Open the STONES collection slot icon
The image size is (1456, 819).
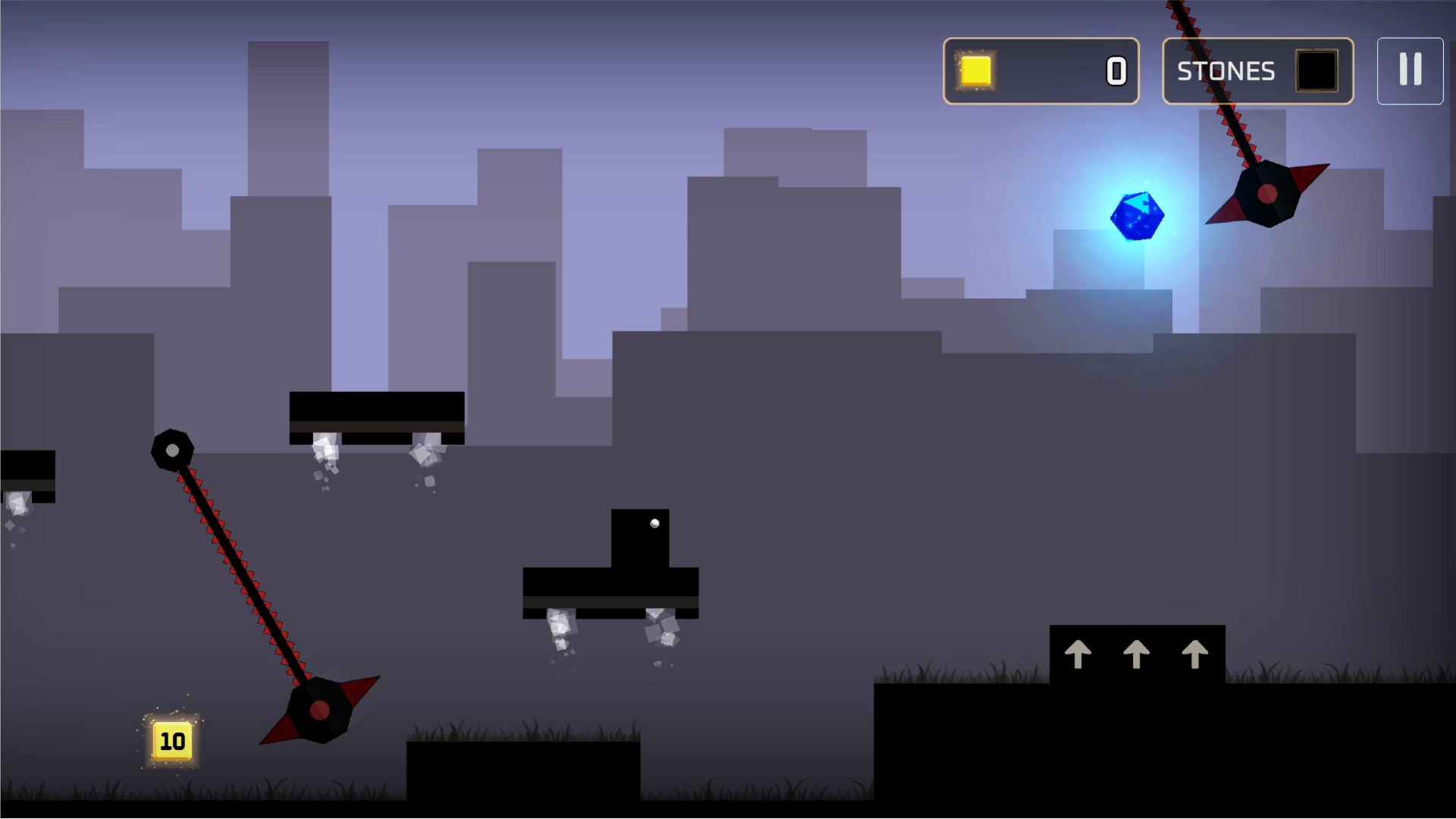click(x=1317, y=71)
